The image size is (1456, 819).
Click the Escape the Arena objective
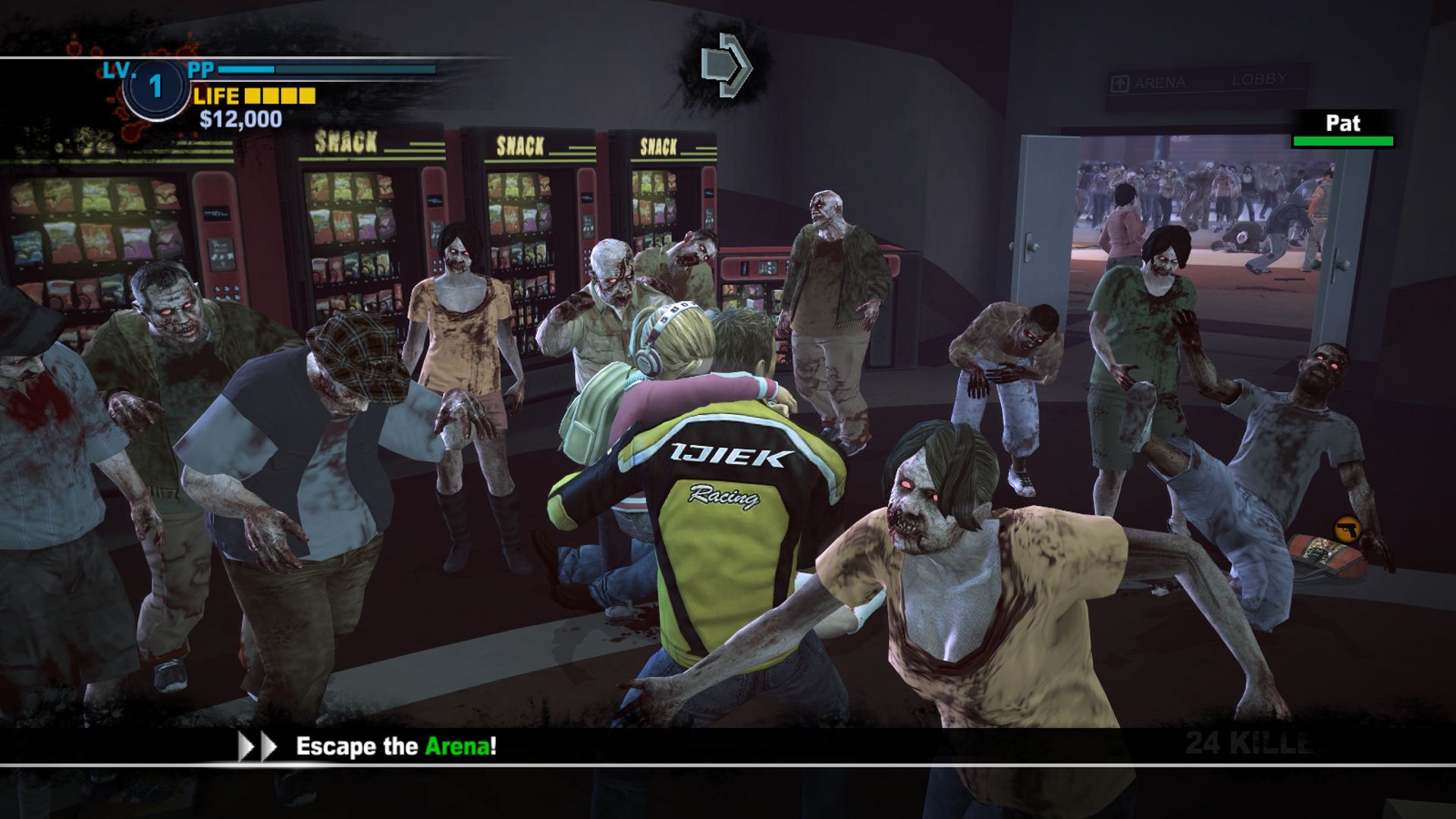point(396,746)
